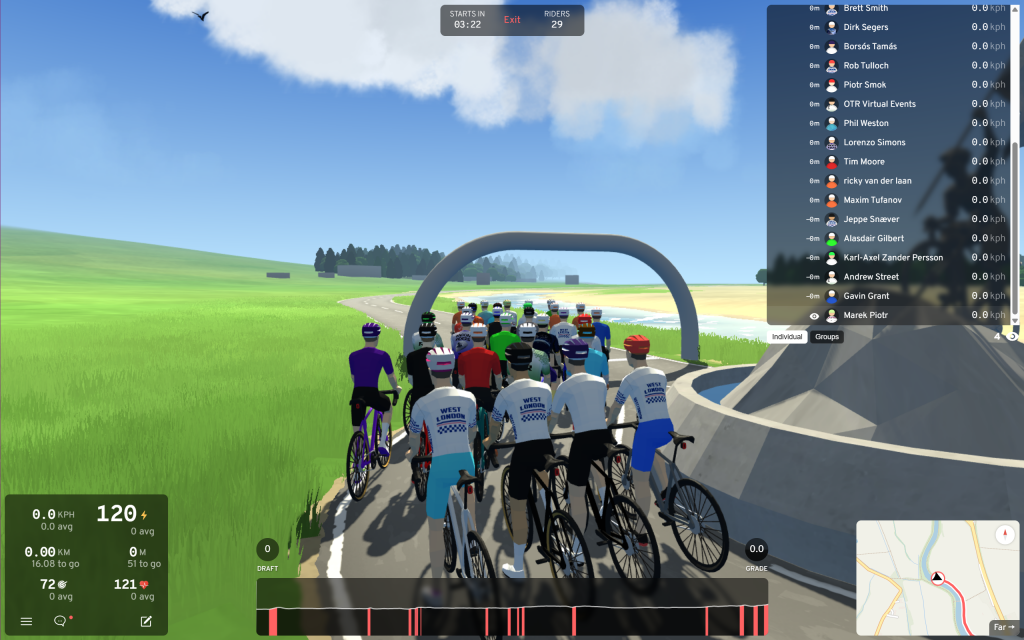Viewport: 1024px width, 640px height.
Task: Open the hamburger menu in the stats panel
Action: (x=27, y=621)
